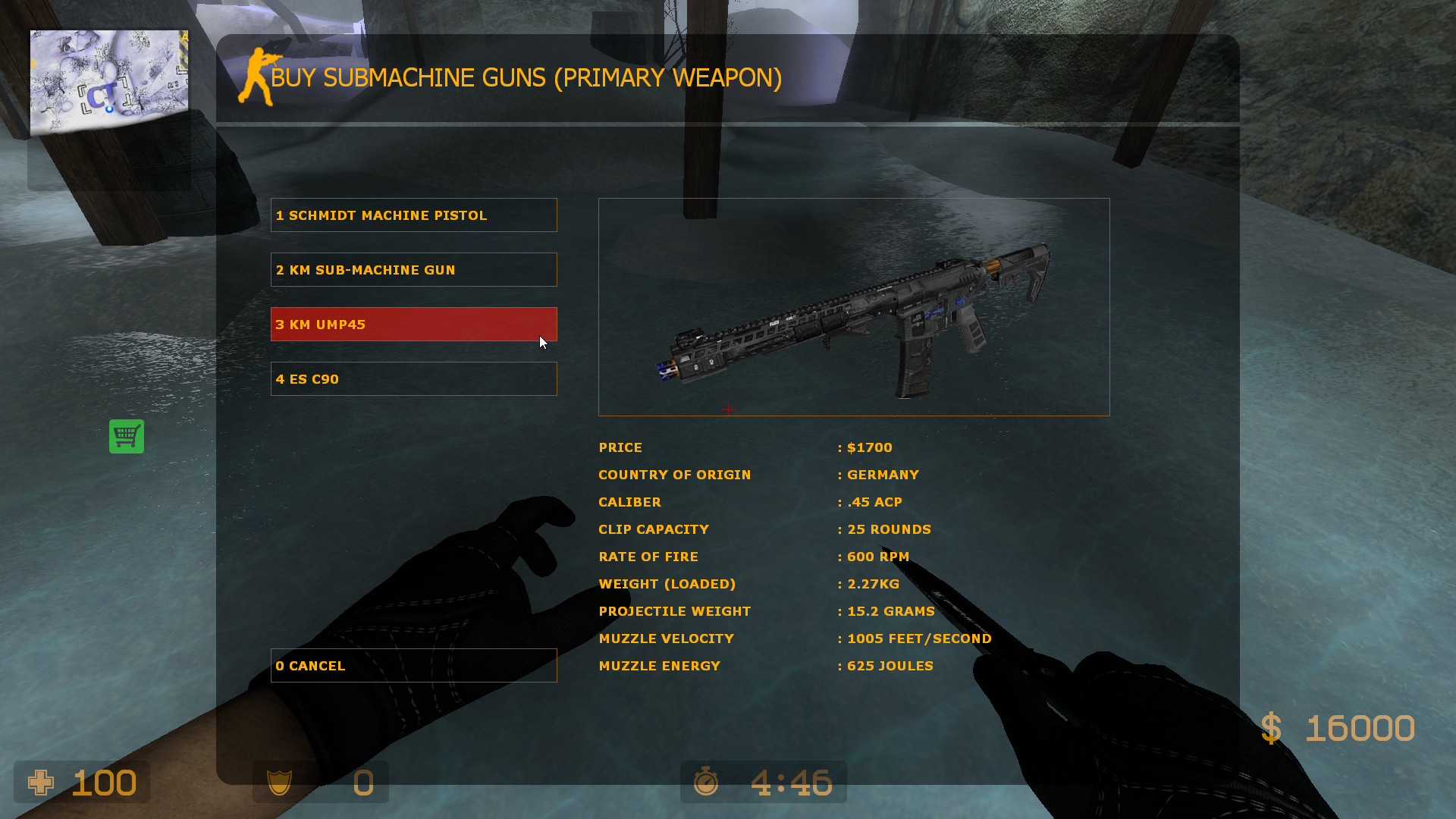1456x819 pixels.
Task: Select the Schmidt Machine Pistol option
Action: pyautogui.click(x=414, y=215)
